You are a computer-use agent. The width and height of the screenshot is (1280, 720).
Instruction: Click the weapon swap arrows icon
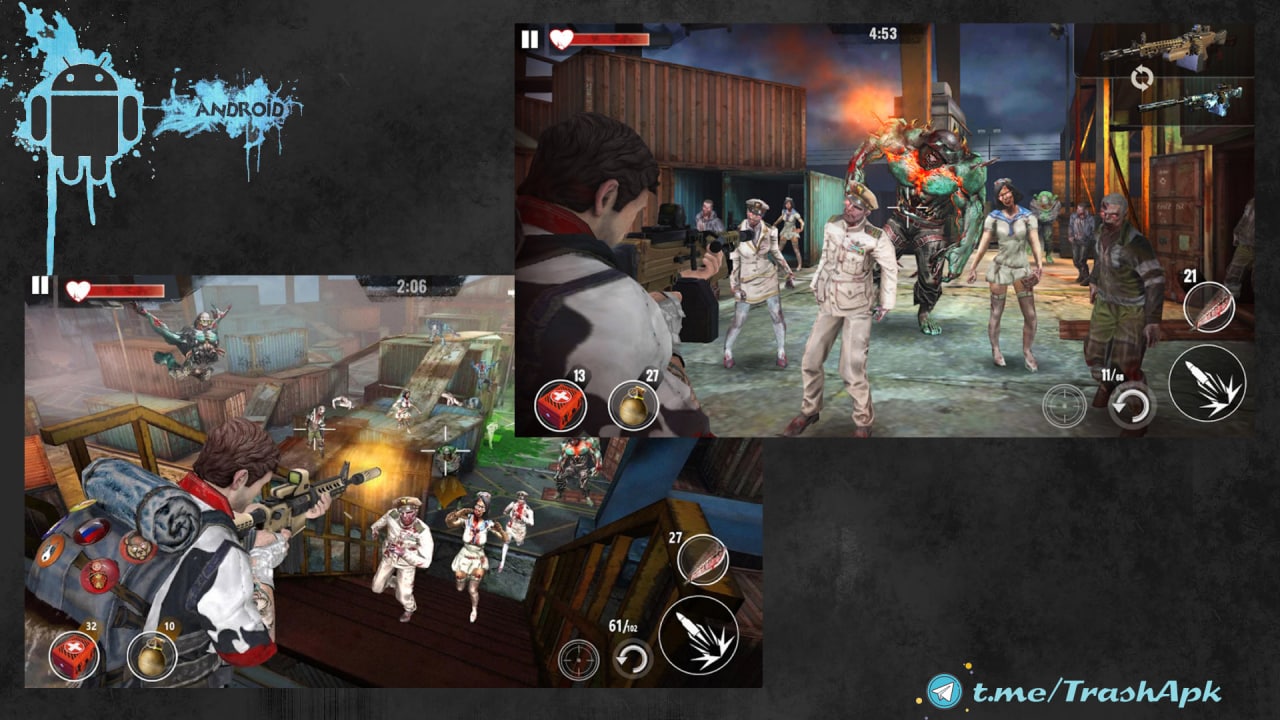pyautogui.click(x=1141, y=77)
